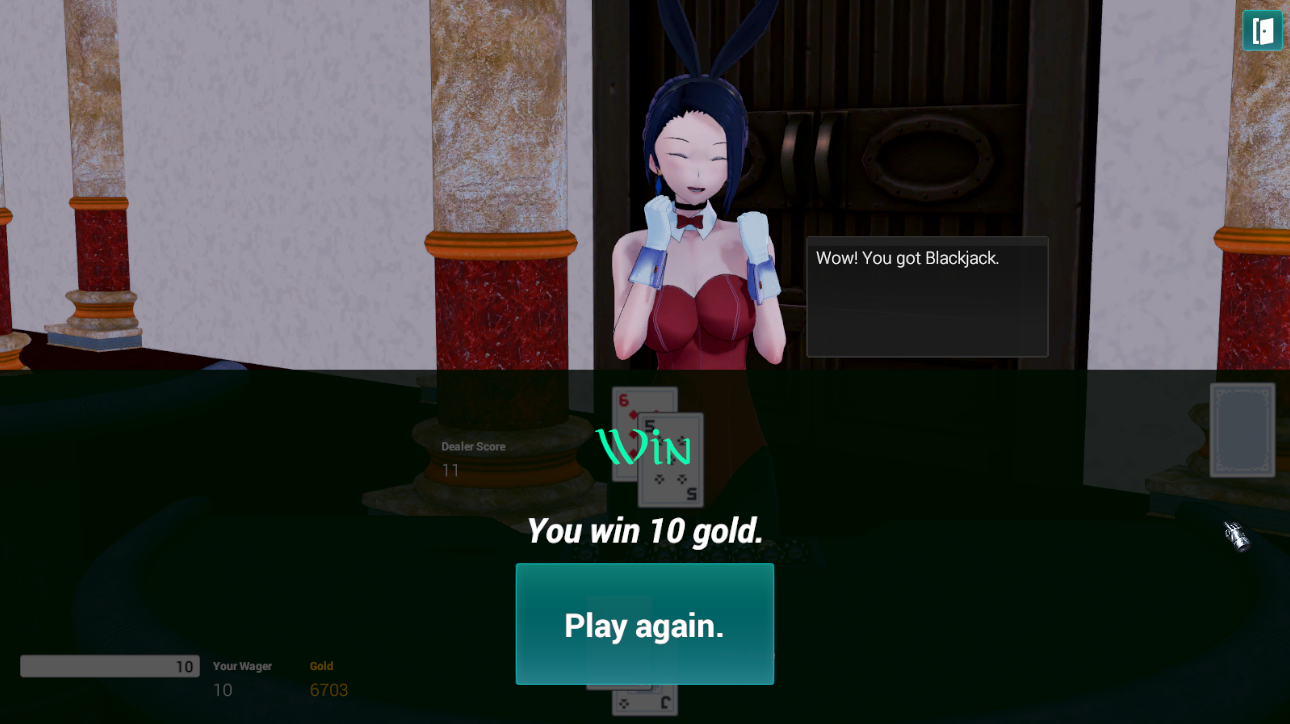
Task: Exit via the door icon
Action: (1262, 30)
